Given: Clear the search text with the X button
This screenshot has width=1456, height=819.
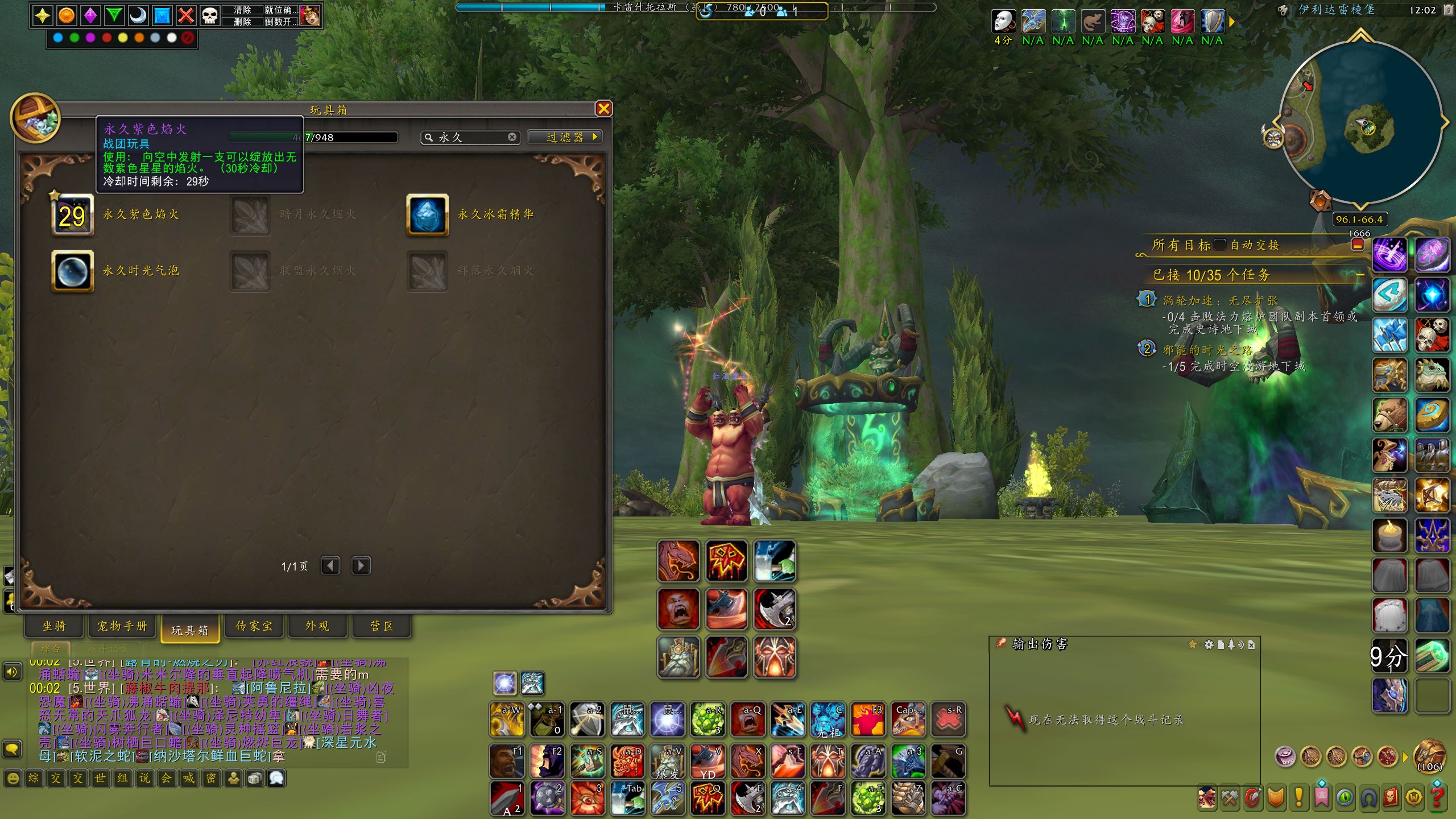Looking at the screenshot, I should pyautogui.click(x=512, y=137).
